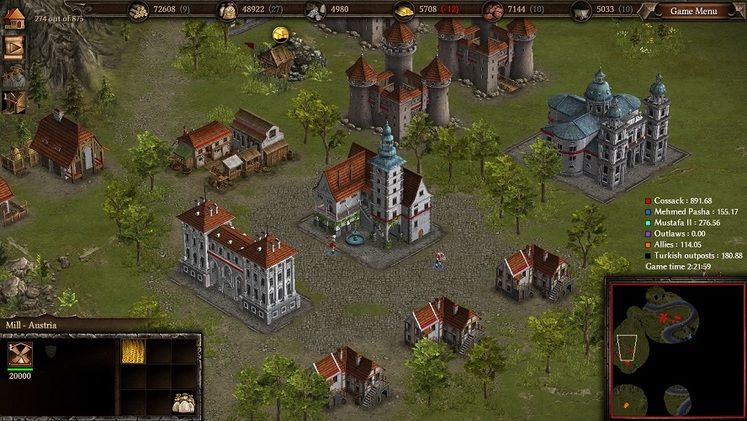
Task: Click the floating gold coin icon above mine
Action: pos(280,33)
